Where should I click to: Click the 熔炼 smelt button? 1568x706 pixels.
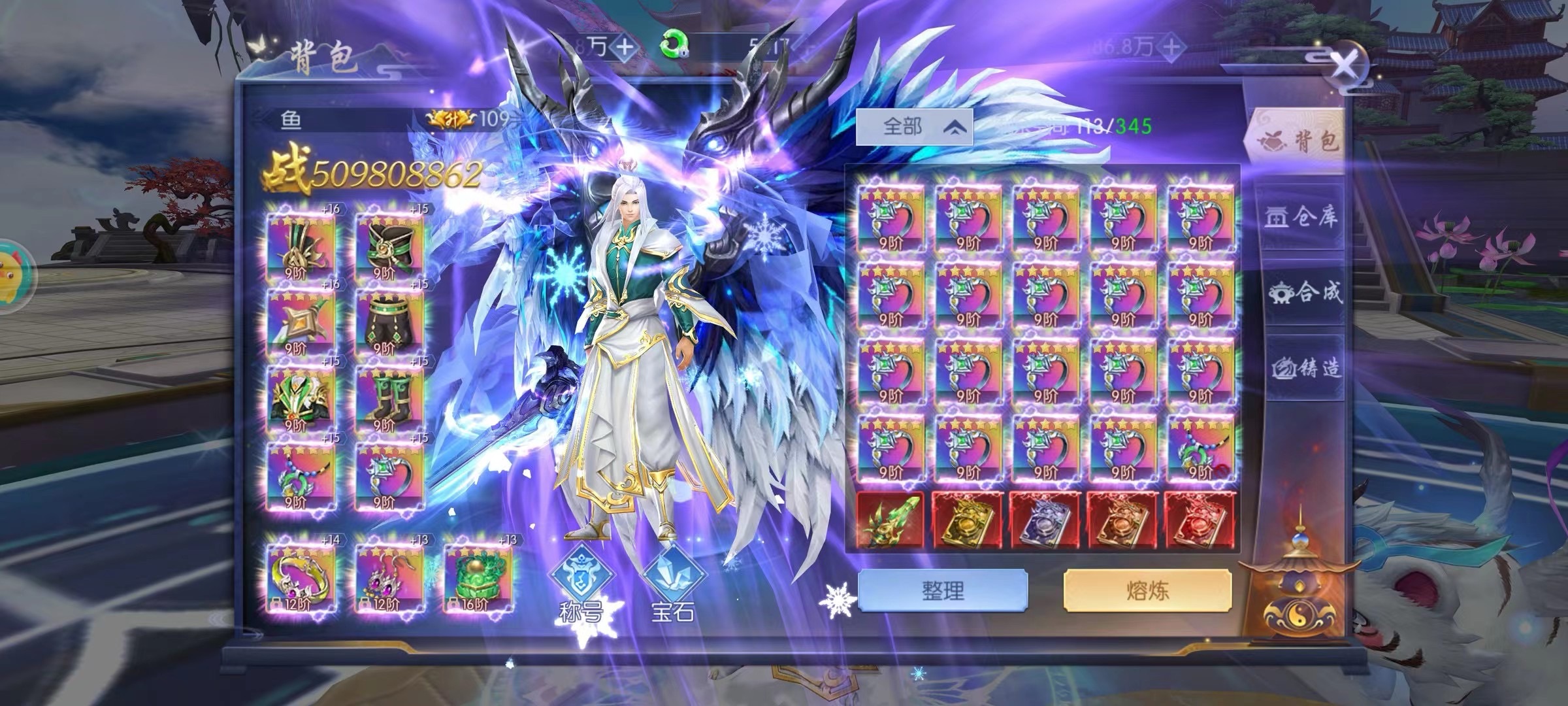pyautogui.click(x=1147, y=590)
